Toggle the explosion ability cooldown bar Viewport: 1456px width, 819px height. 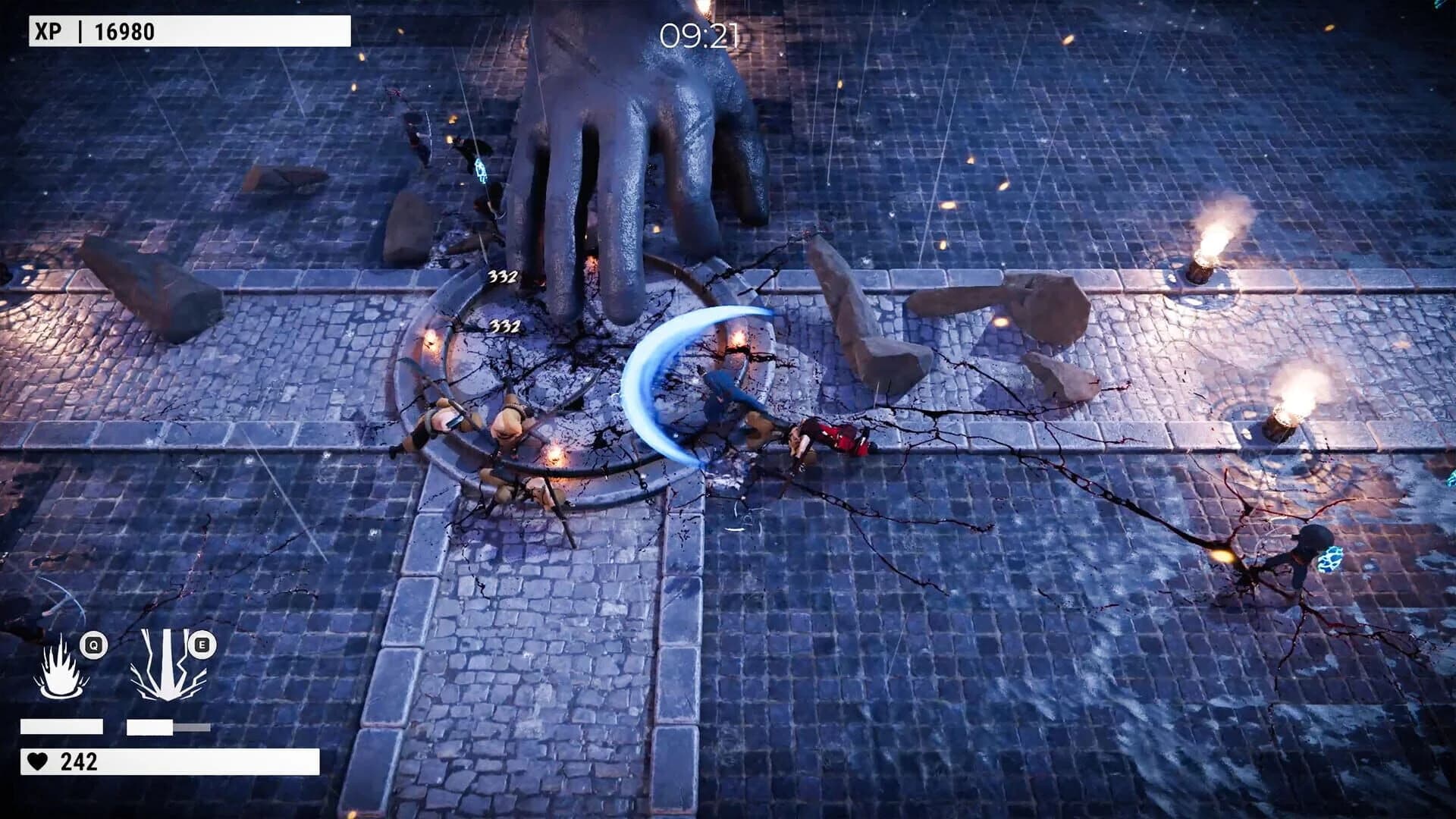(63, 726)
